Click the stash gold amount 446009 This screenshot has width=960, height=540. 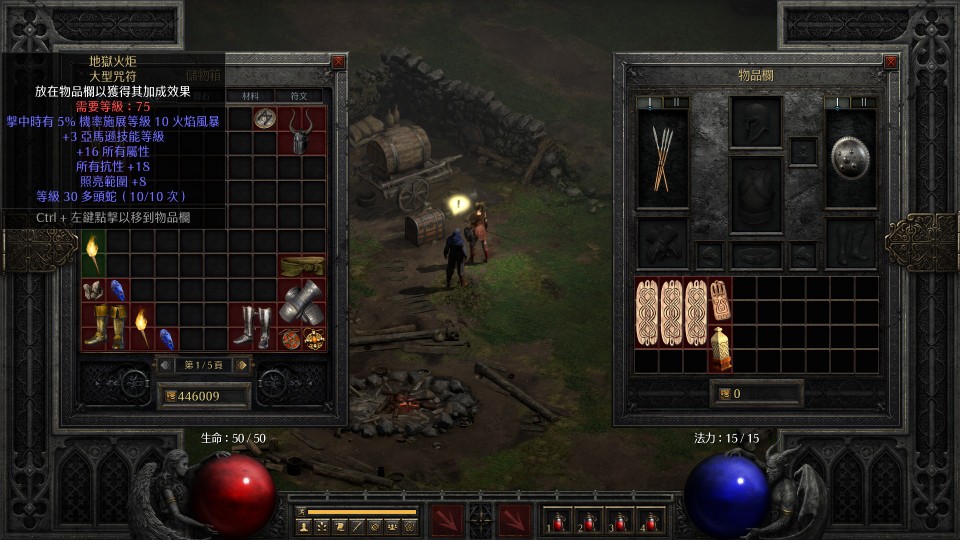203,396
